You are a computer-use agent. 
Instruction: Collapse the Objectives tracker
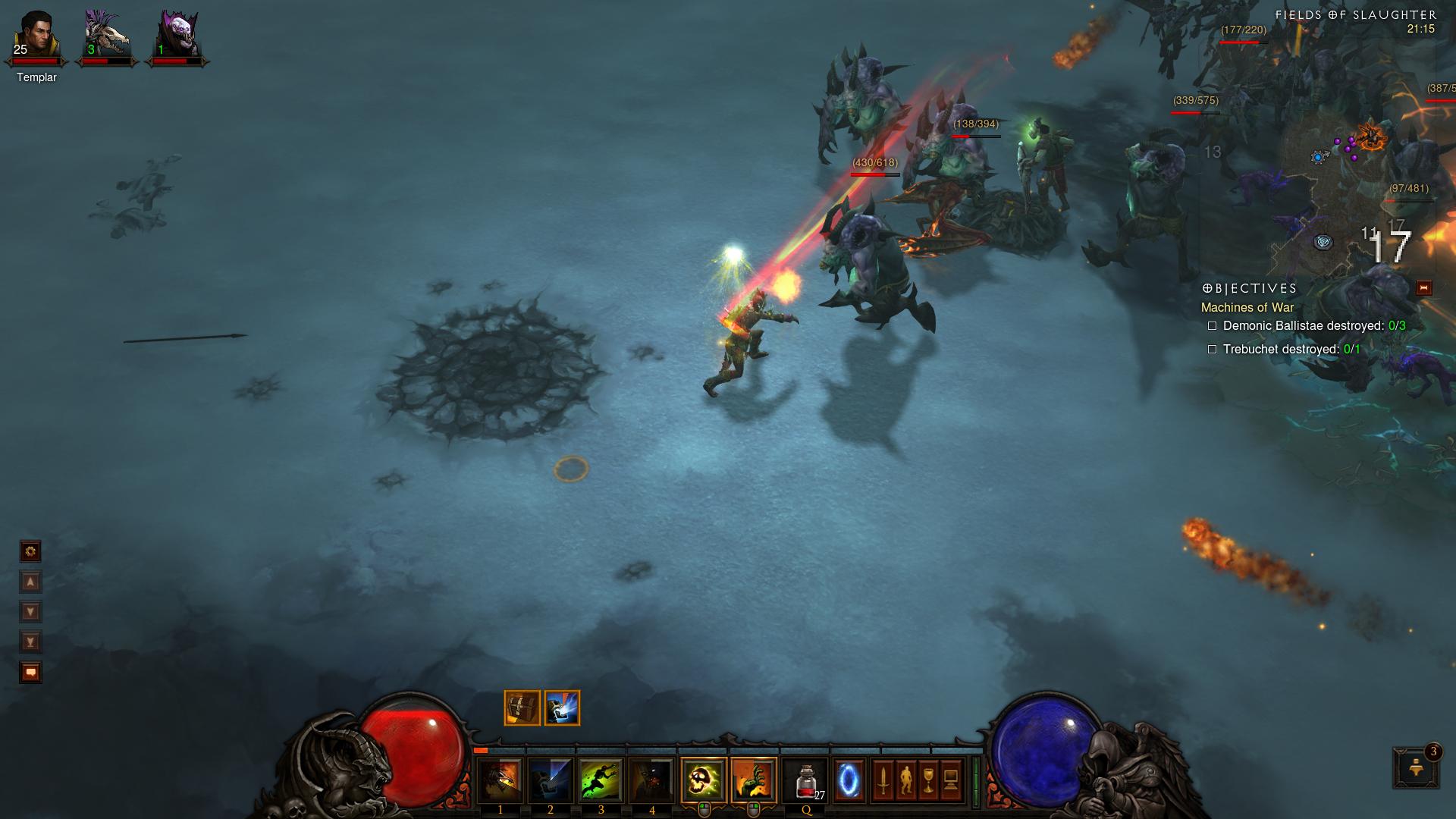coord(1423,288)
